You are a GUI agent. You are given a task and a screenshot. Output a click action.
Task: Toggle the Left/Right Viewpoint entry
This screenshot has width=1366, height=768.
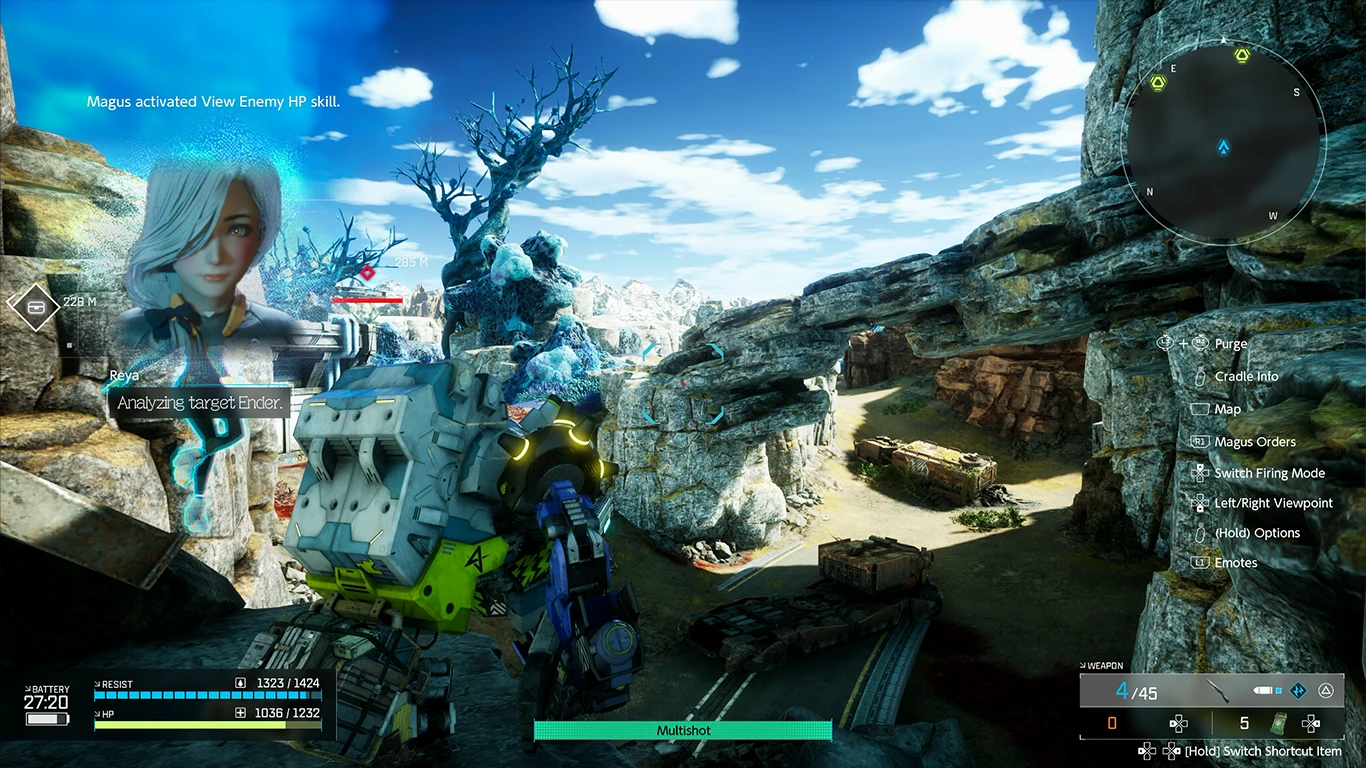click(x=1272, y=503)
